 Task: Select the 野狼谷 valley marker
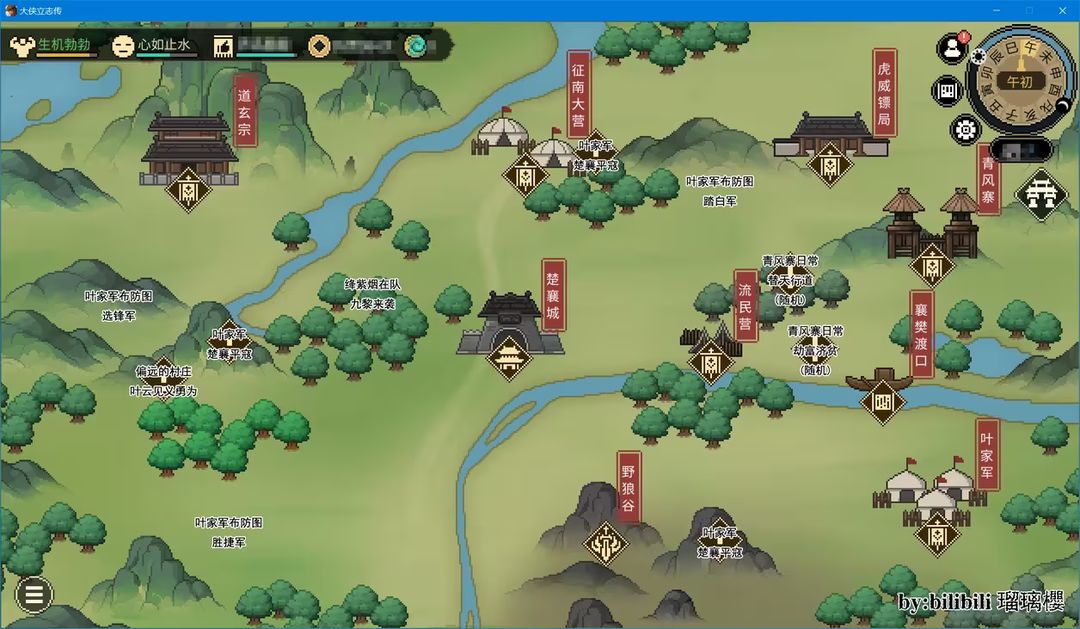[x=606, y=544]
